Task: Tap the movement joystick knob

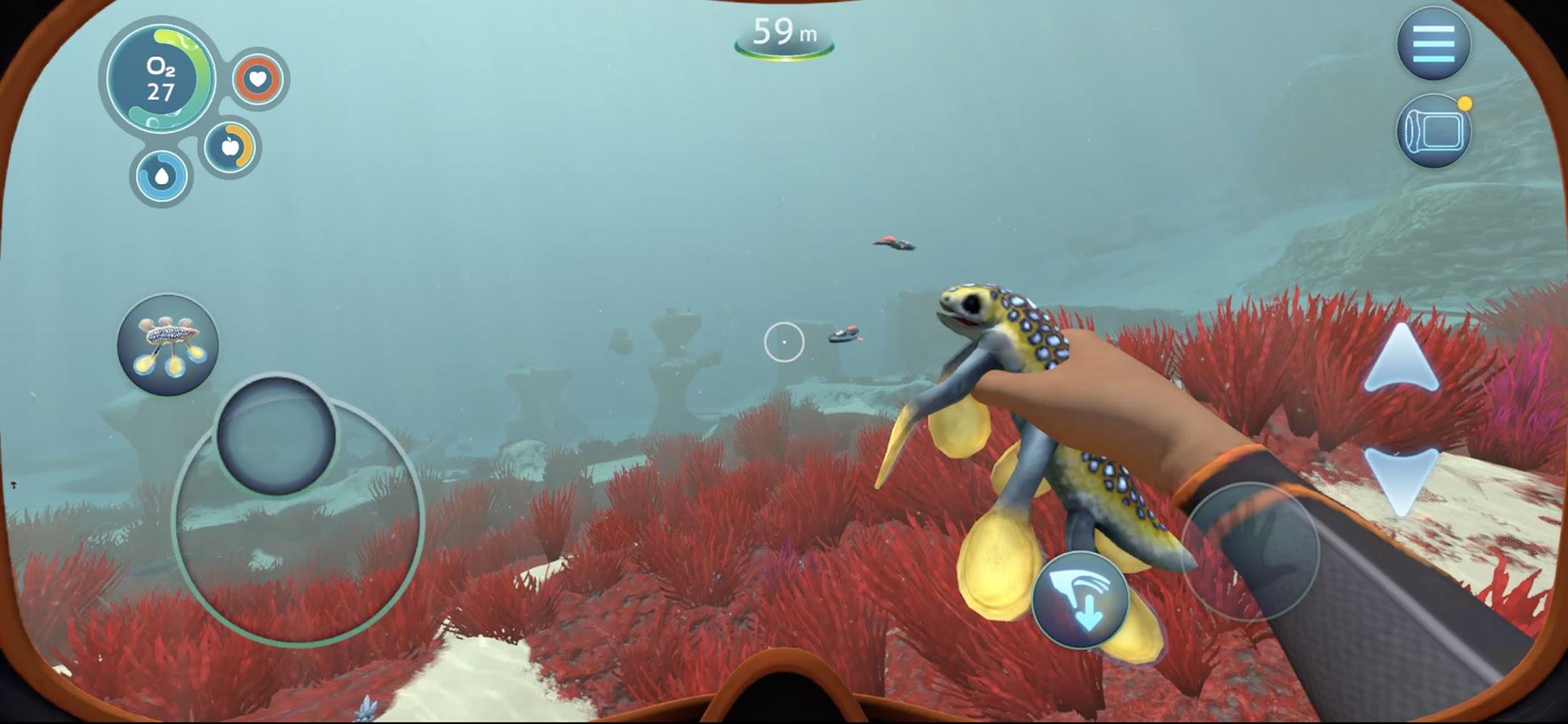Action: [276, 434]
